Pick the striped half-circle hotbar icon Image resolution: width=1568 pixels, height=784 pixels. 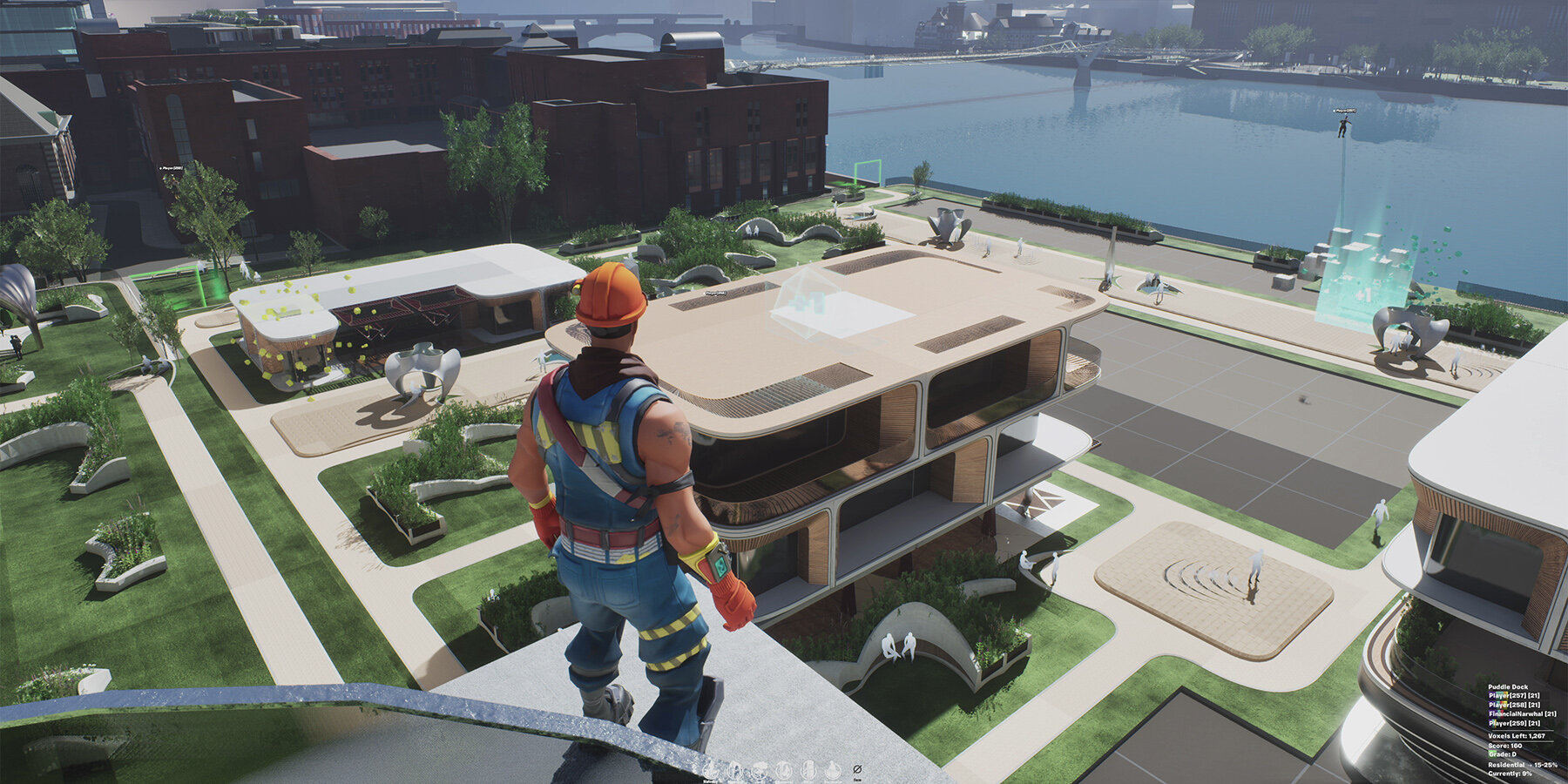pyautogui.click(x=808, y=771)
